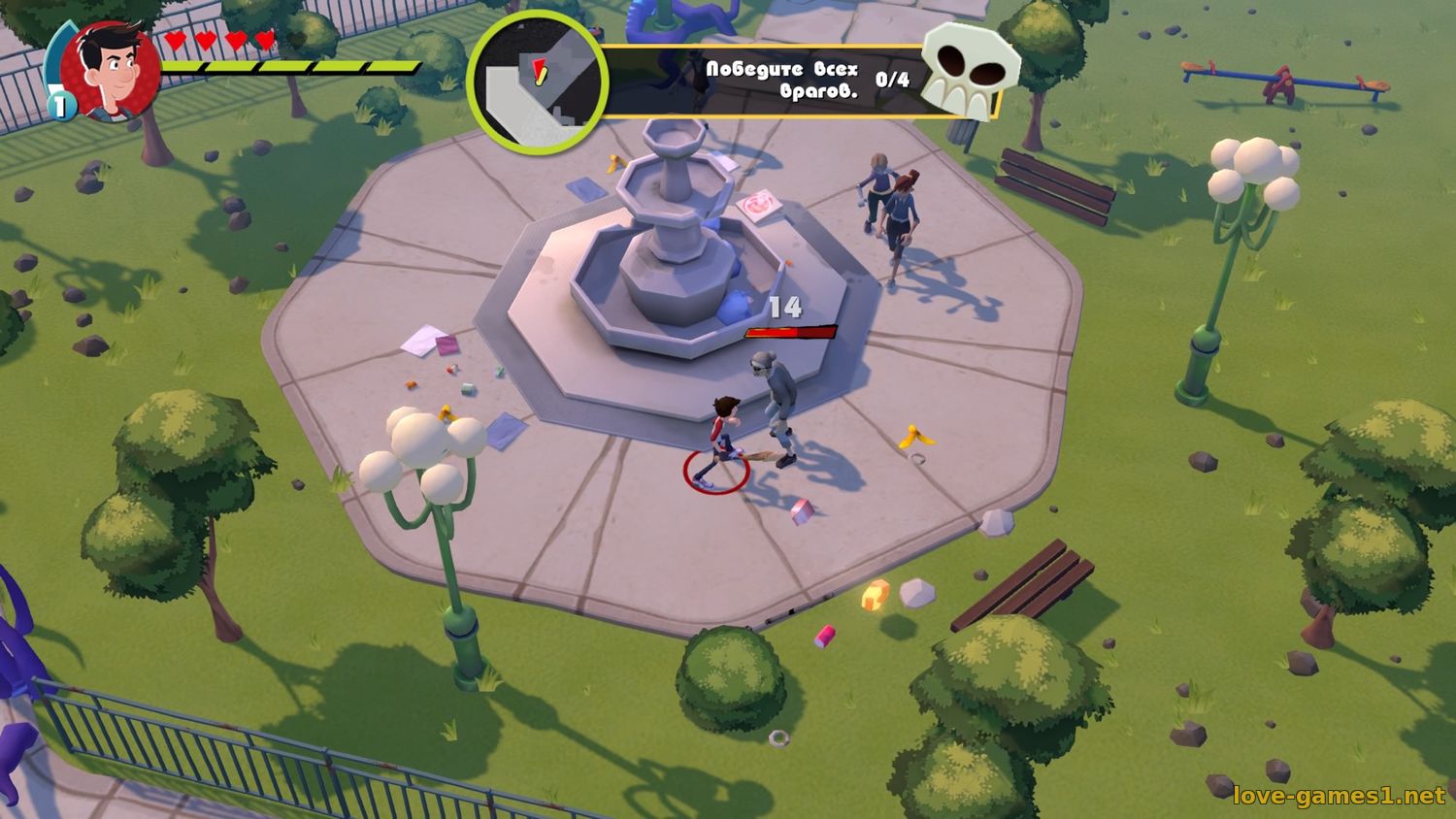Screen dimensions: 1456x819
Task: Open the circular minimap
Action: click(537, 81)
